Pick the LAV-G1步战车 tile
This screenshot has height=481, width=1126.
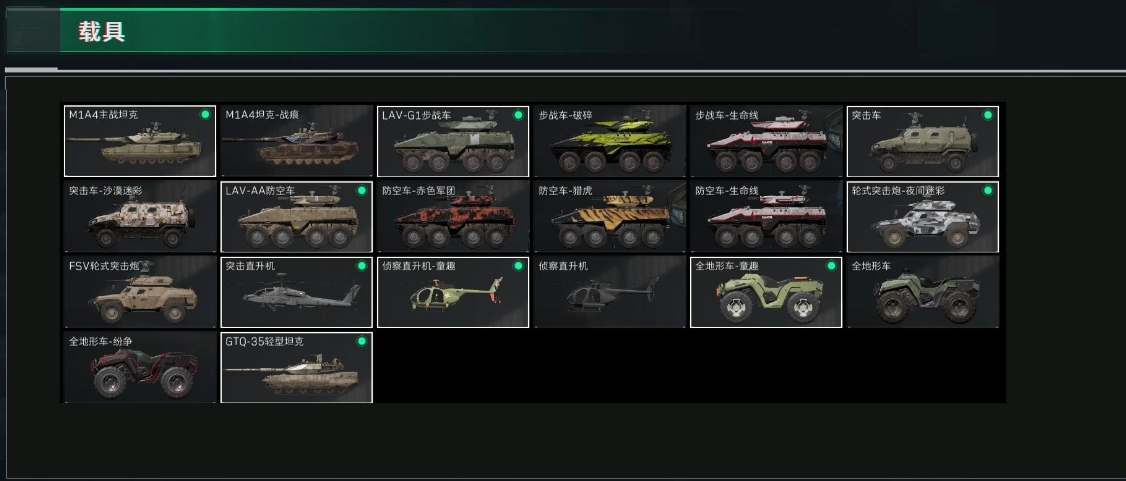(x=453, y=141)
